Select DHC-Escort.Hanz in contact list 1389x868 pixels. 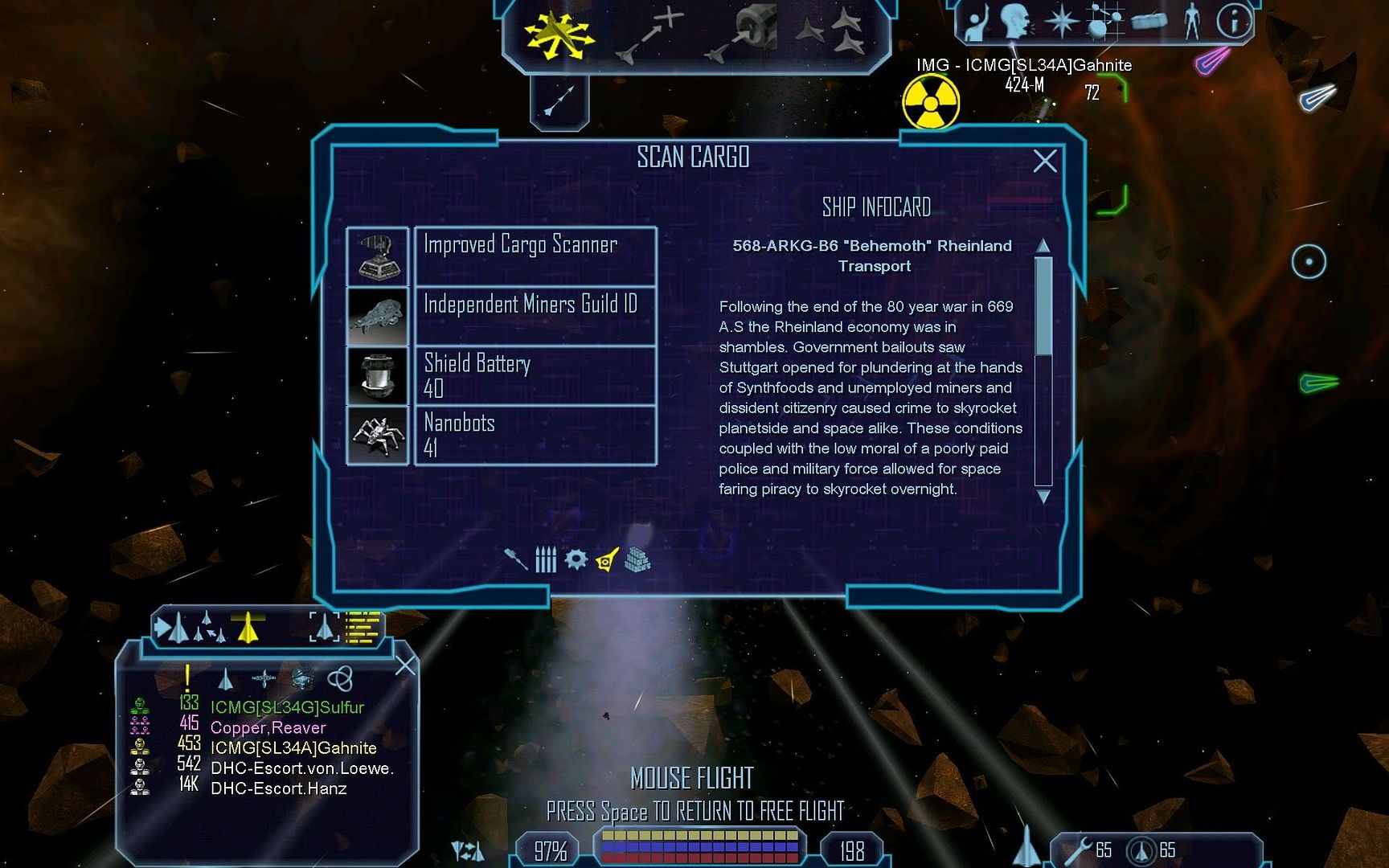coord(278,788)
